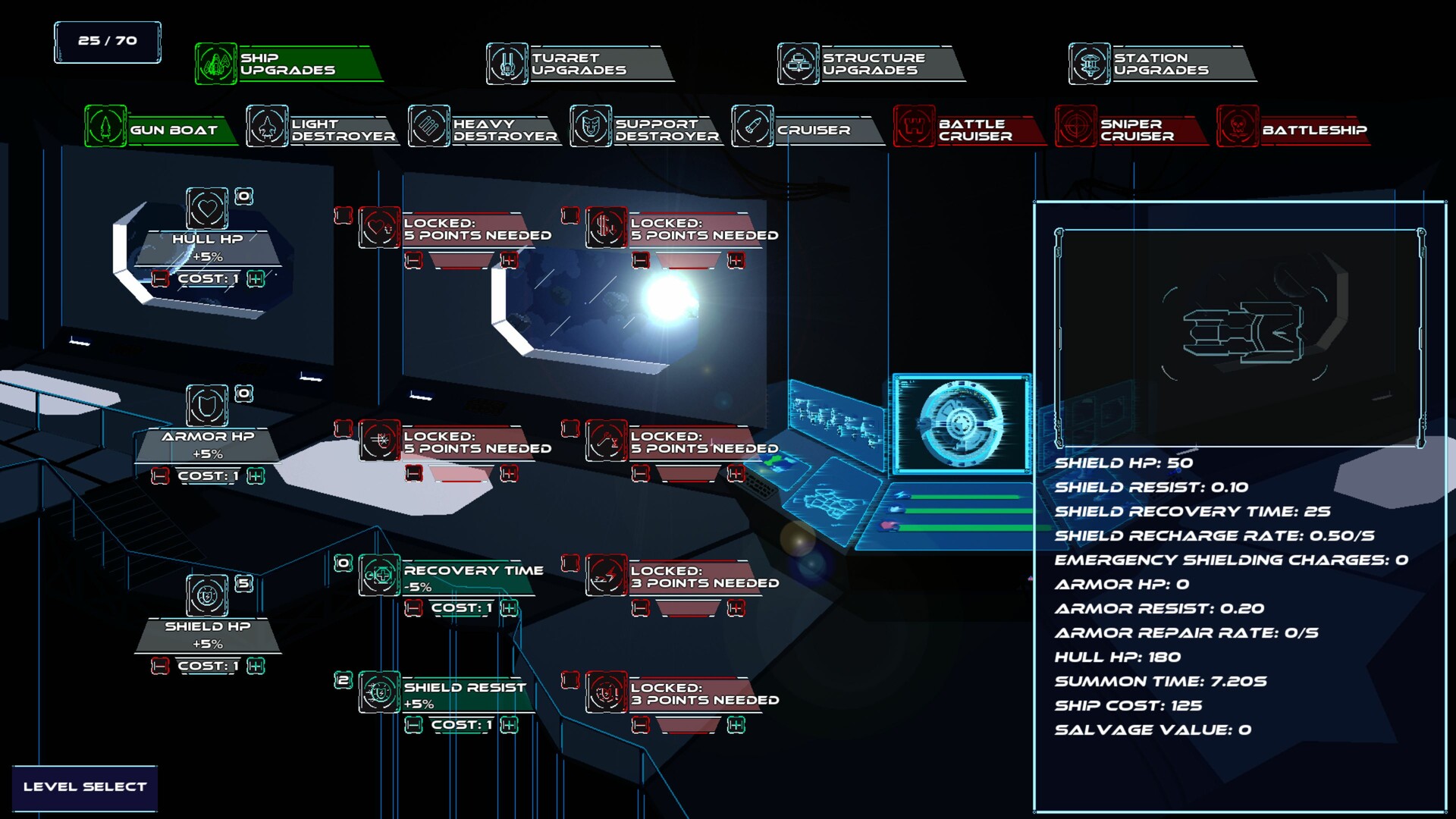The width and height of the screenshot is (1456, 819).
Task: Select the shield icon above Armor HP
Action: pyautogui.click(x=206, y=403)
